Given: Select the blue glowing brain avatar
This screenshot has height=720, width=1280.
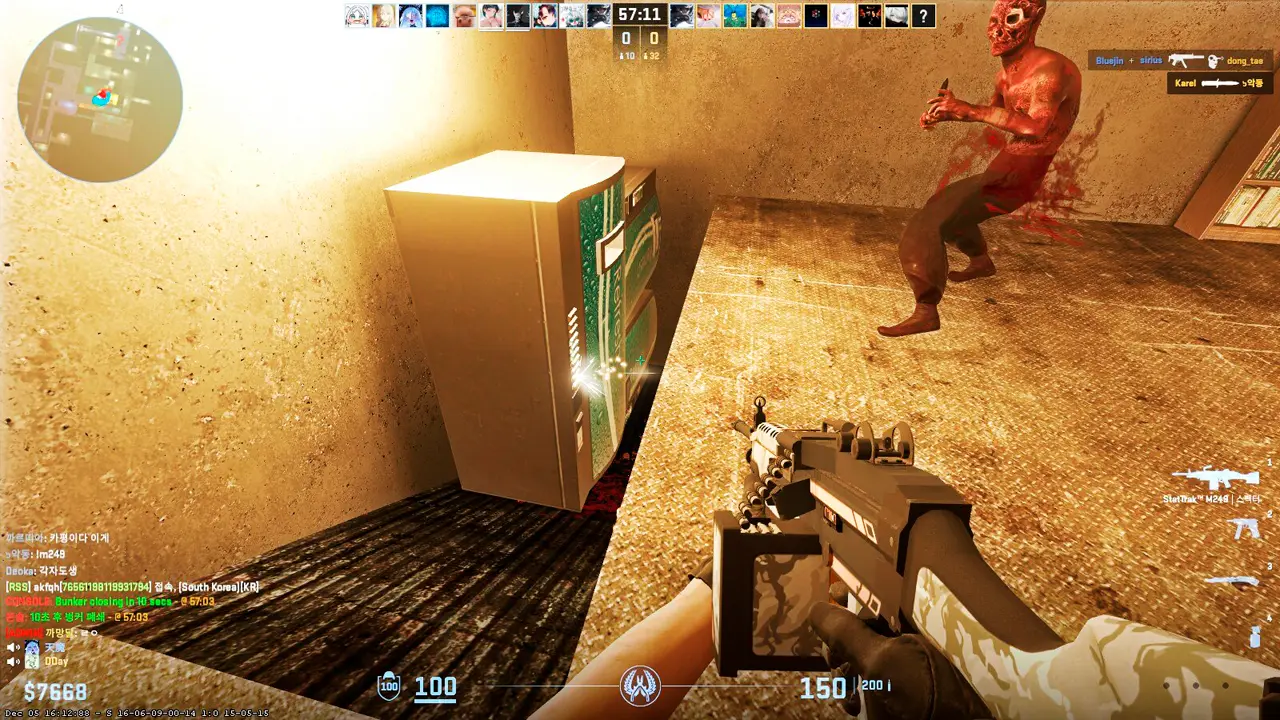Looking at the screenshot, I should pos(437,15).
